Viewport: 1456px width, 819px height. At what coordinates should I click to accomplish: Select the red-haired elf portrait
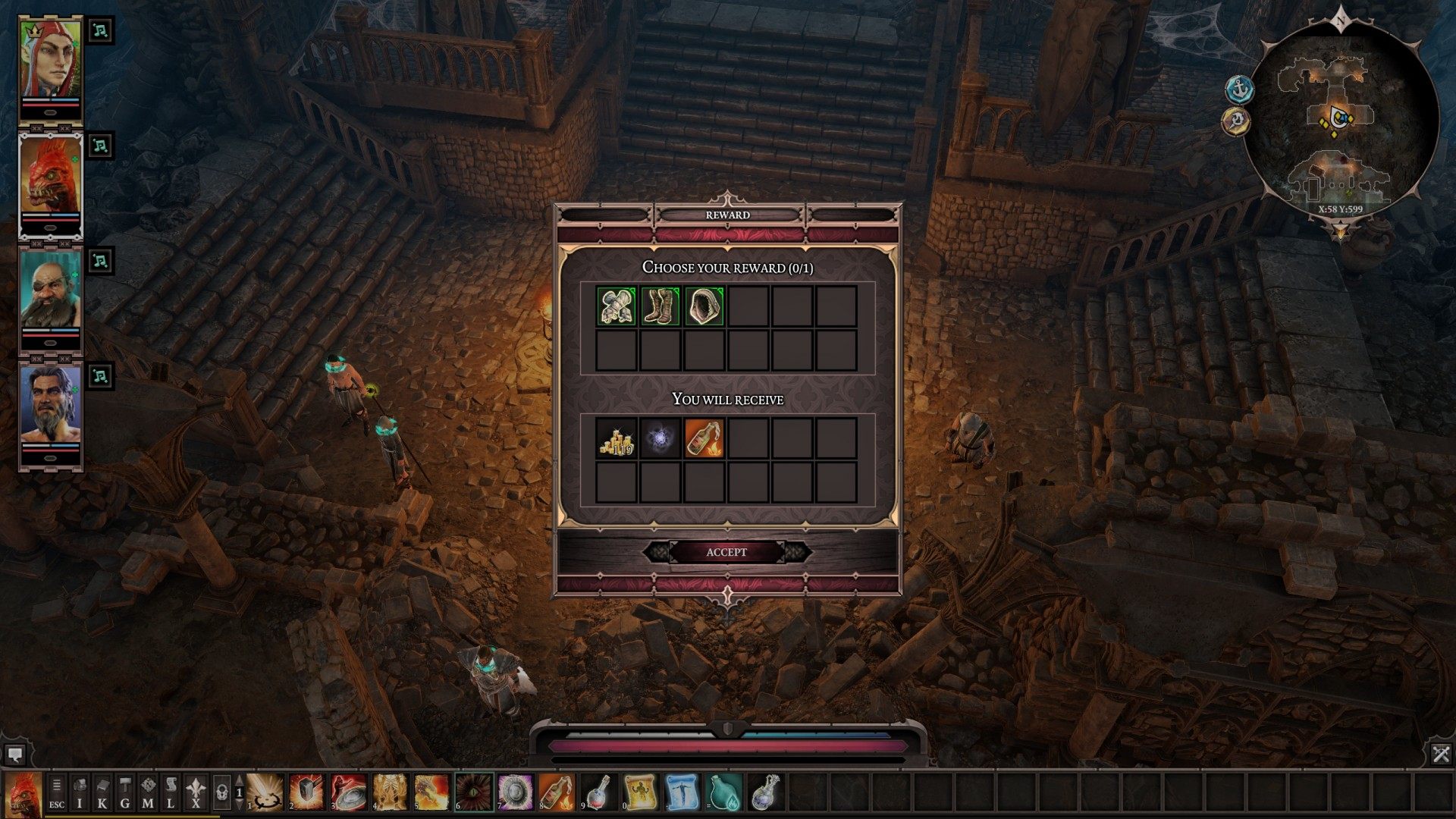click(x=51, y=70)
